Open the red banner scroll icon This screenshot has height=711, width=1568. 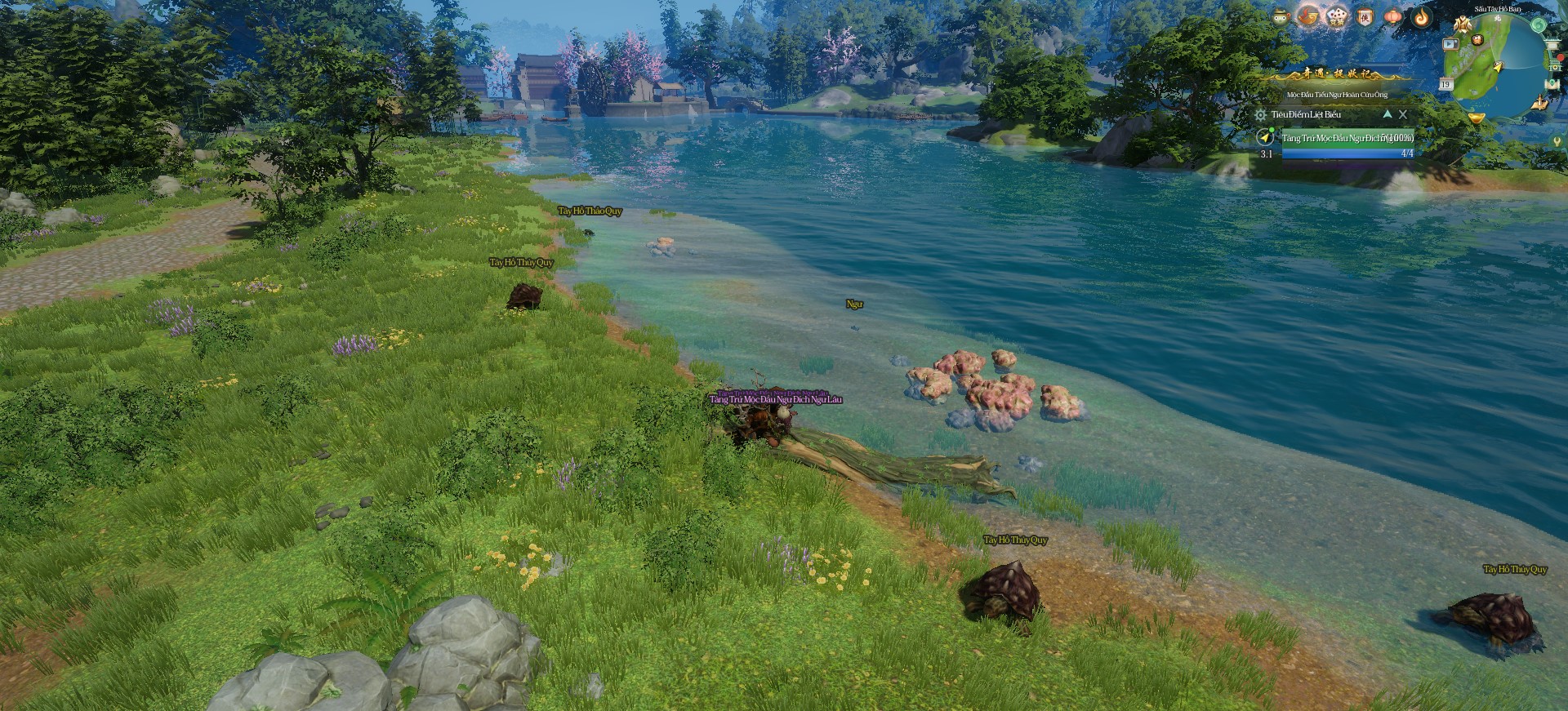[x=1365, y=16]
